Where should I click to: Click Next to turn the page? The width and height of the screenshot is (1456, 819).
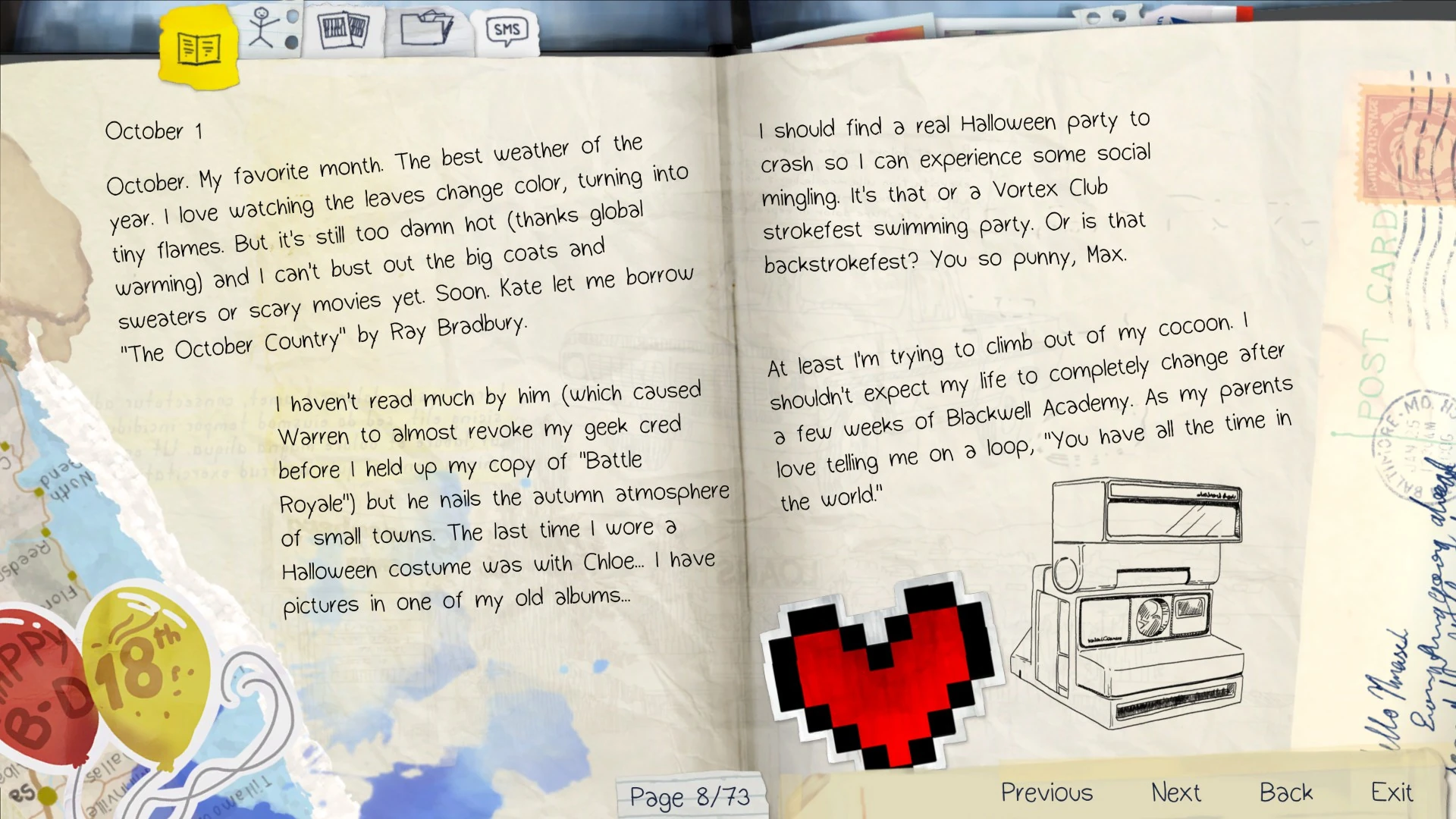click(x=1175, y=792)
